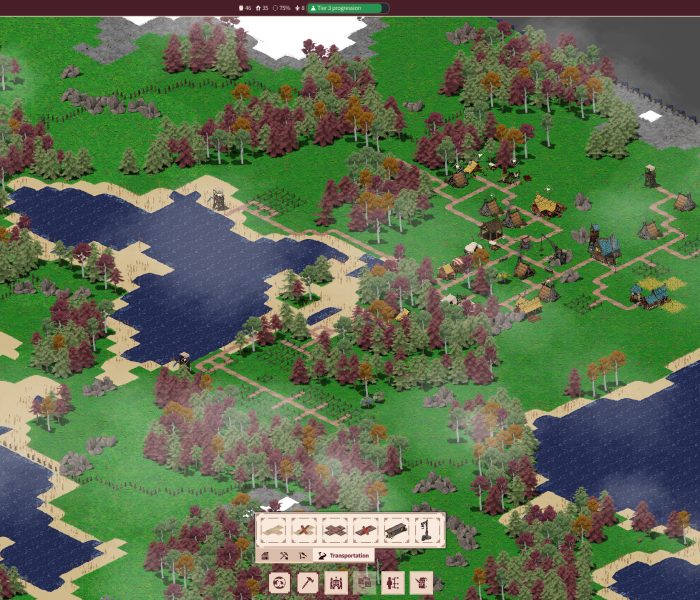Select the bridge building option
Viewport: 700px width, 600px height.
[x=396, y=530]
